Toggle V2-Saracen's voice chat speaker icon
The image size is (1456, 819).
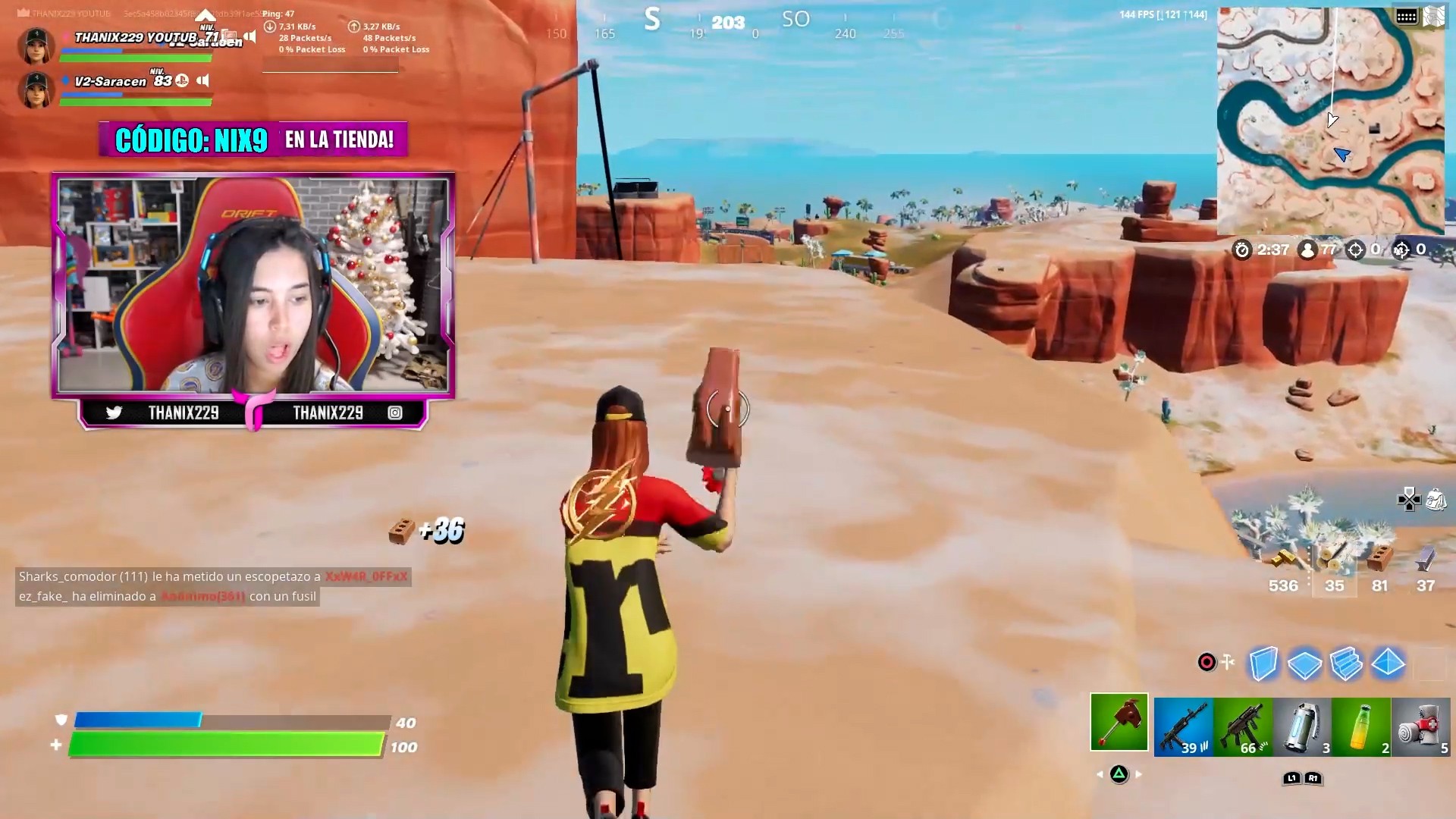tap(202, 80)
